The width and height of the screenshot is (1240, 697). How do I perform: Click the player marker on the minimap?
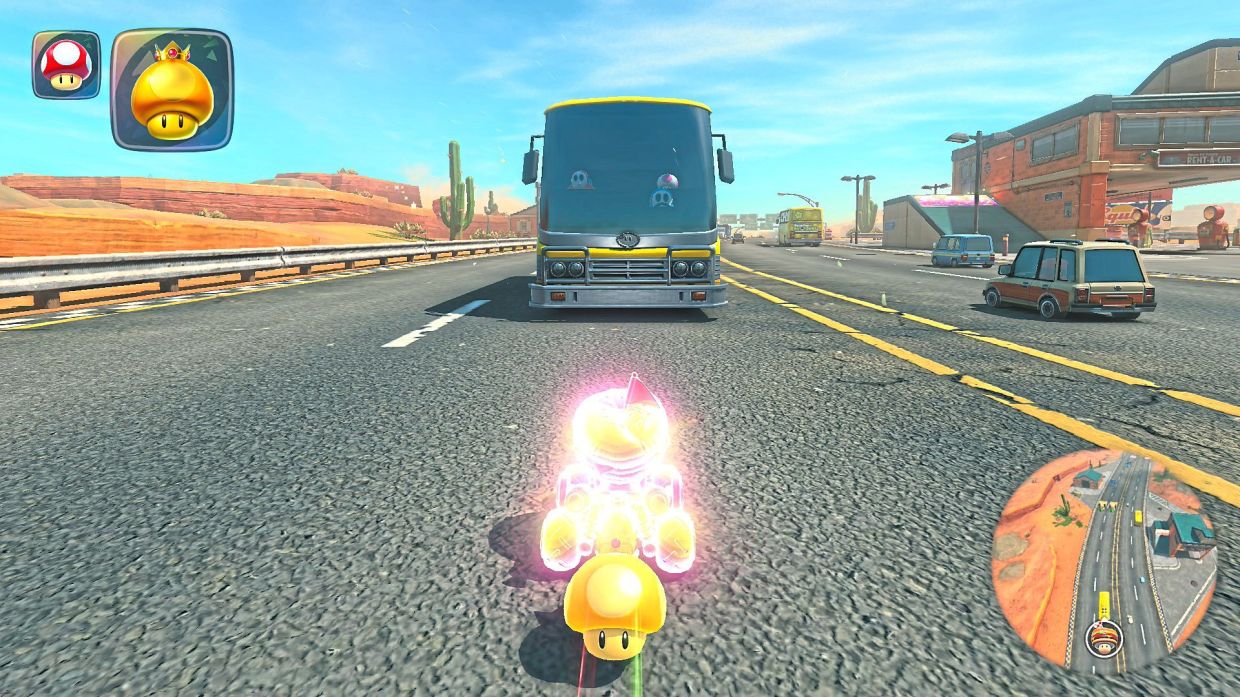(x=1103, y=634)
